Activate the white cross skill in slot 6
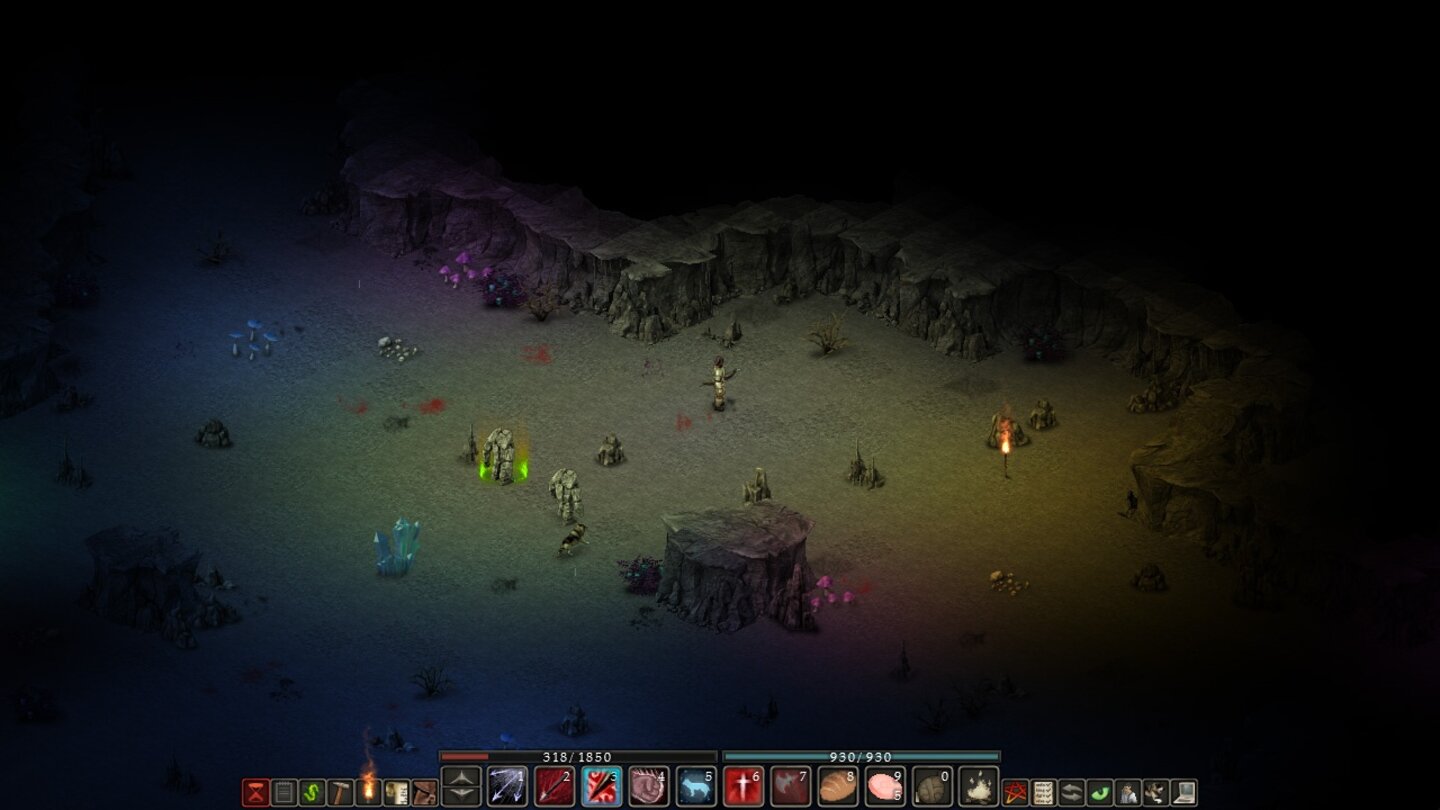This screenshot has width=1440, height=810. (x=743, y=787)
